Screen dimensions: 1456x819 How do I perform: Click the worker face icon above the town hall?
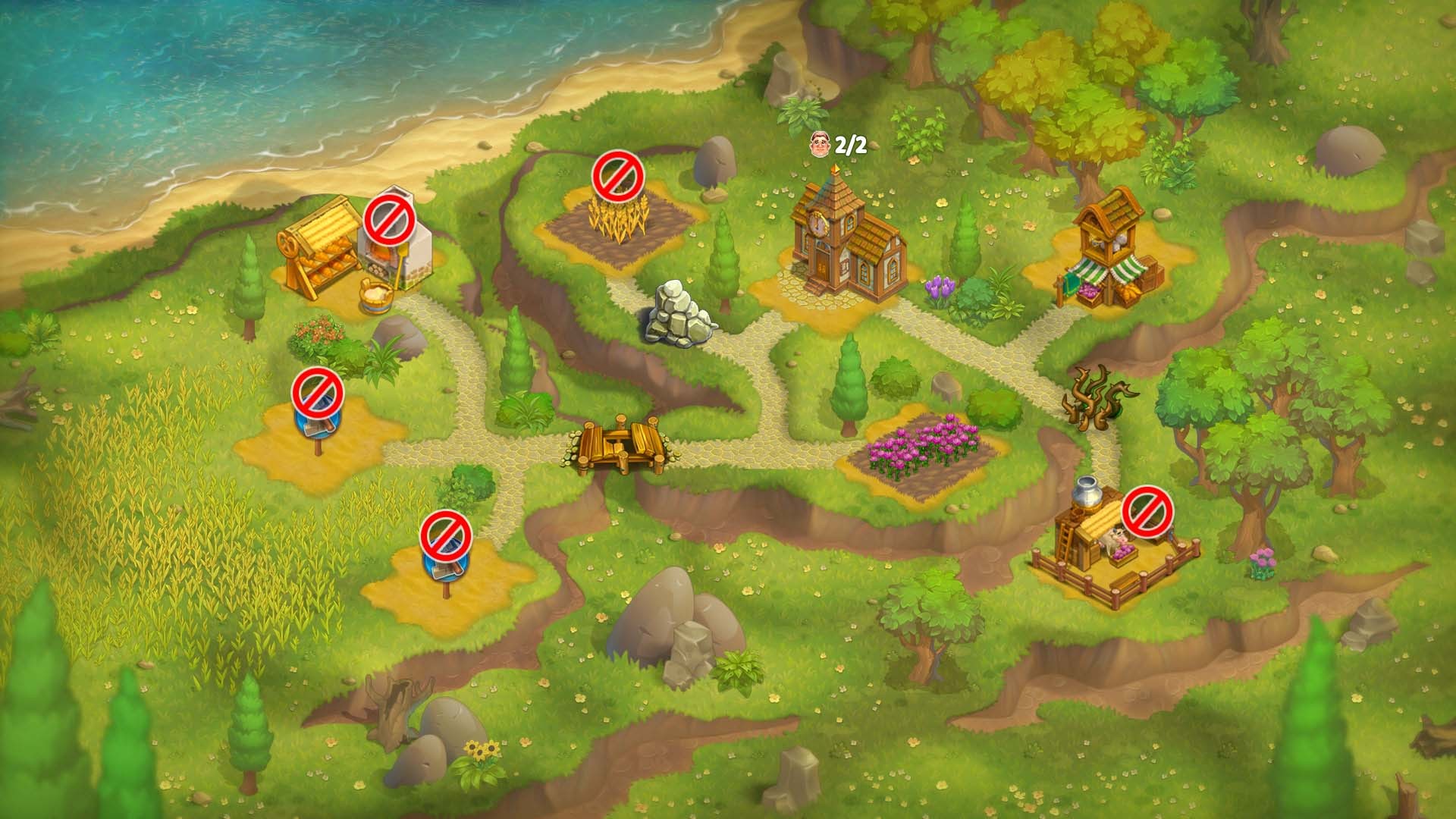tap(821, 144)
